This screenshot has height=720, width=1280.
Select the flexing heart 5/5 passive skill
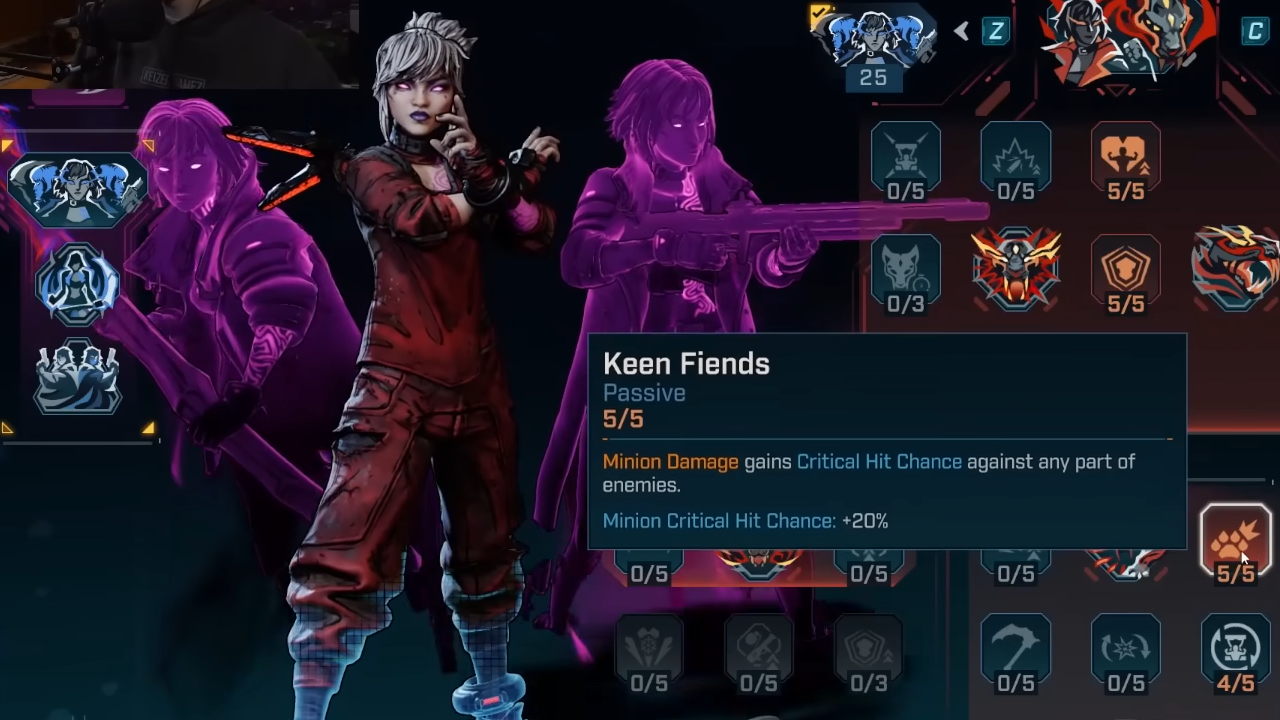click(x=1125, y=159)
